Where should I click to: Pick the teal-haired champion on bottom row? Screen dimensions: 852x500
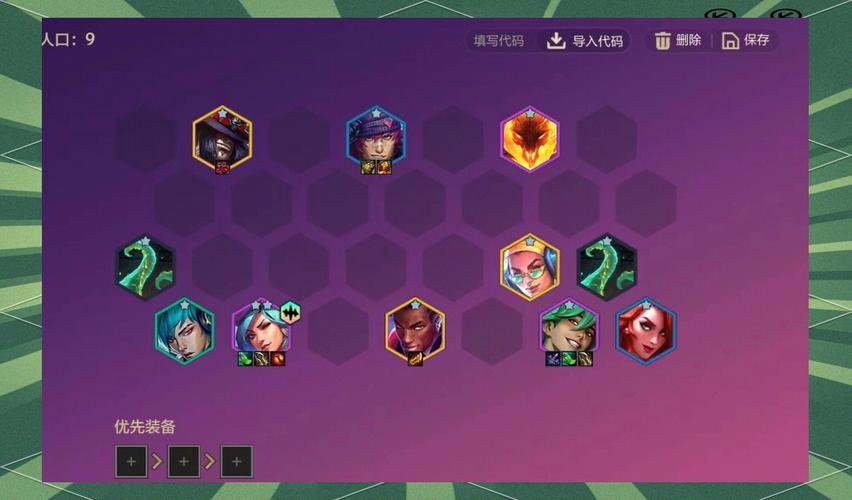point(184,330)
